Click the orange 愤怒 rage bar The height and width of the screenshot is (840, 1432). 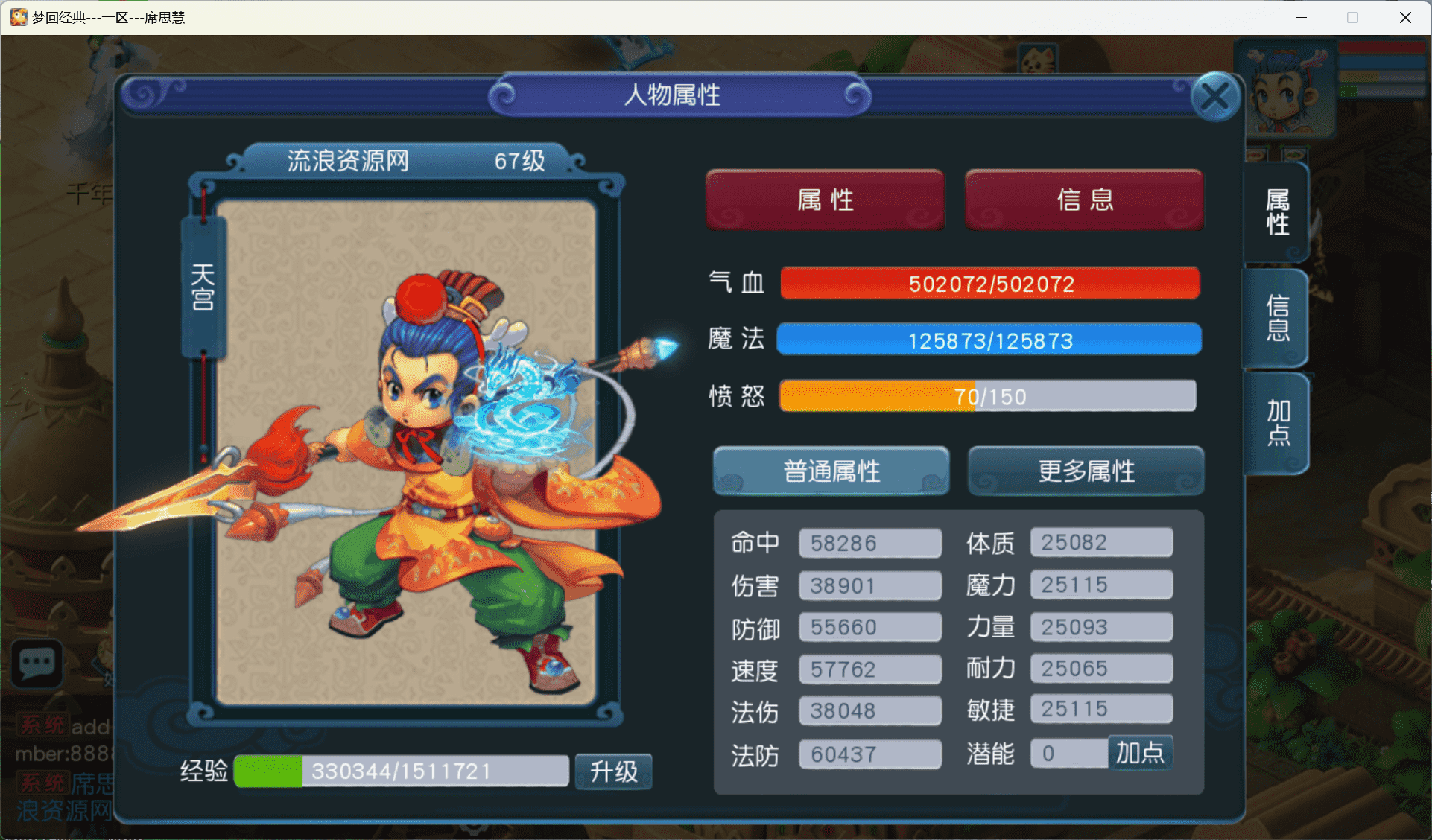click(x=987, y=395)
